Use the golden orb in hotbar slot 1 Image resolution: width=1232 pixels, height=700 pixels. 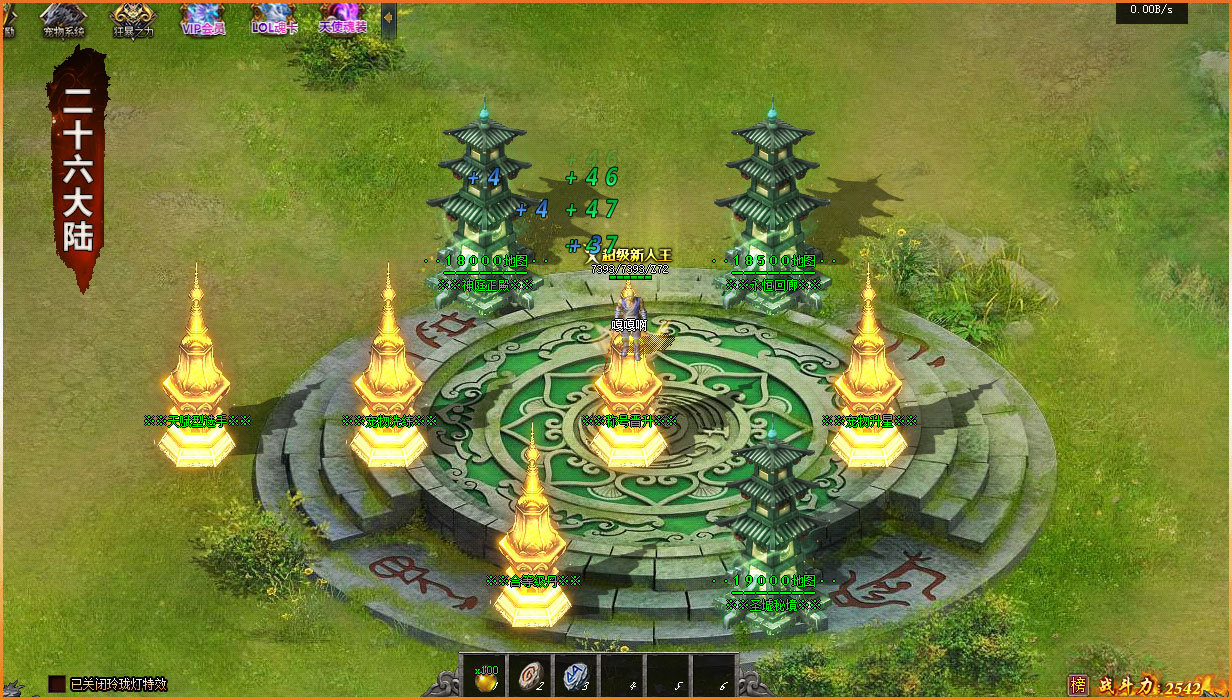[484, 675]
